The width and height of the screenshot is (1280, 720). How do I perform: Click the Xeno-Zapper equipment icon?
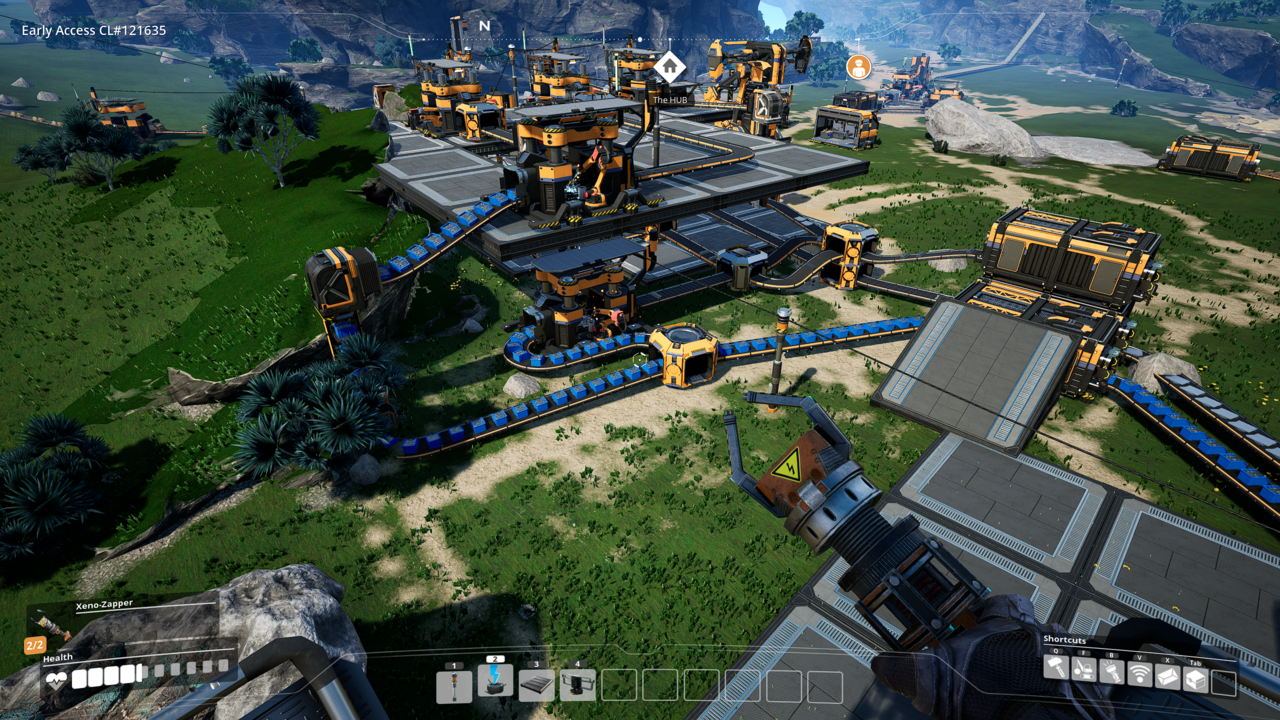click(x=48, y=623)
